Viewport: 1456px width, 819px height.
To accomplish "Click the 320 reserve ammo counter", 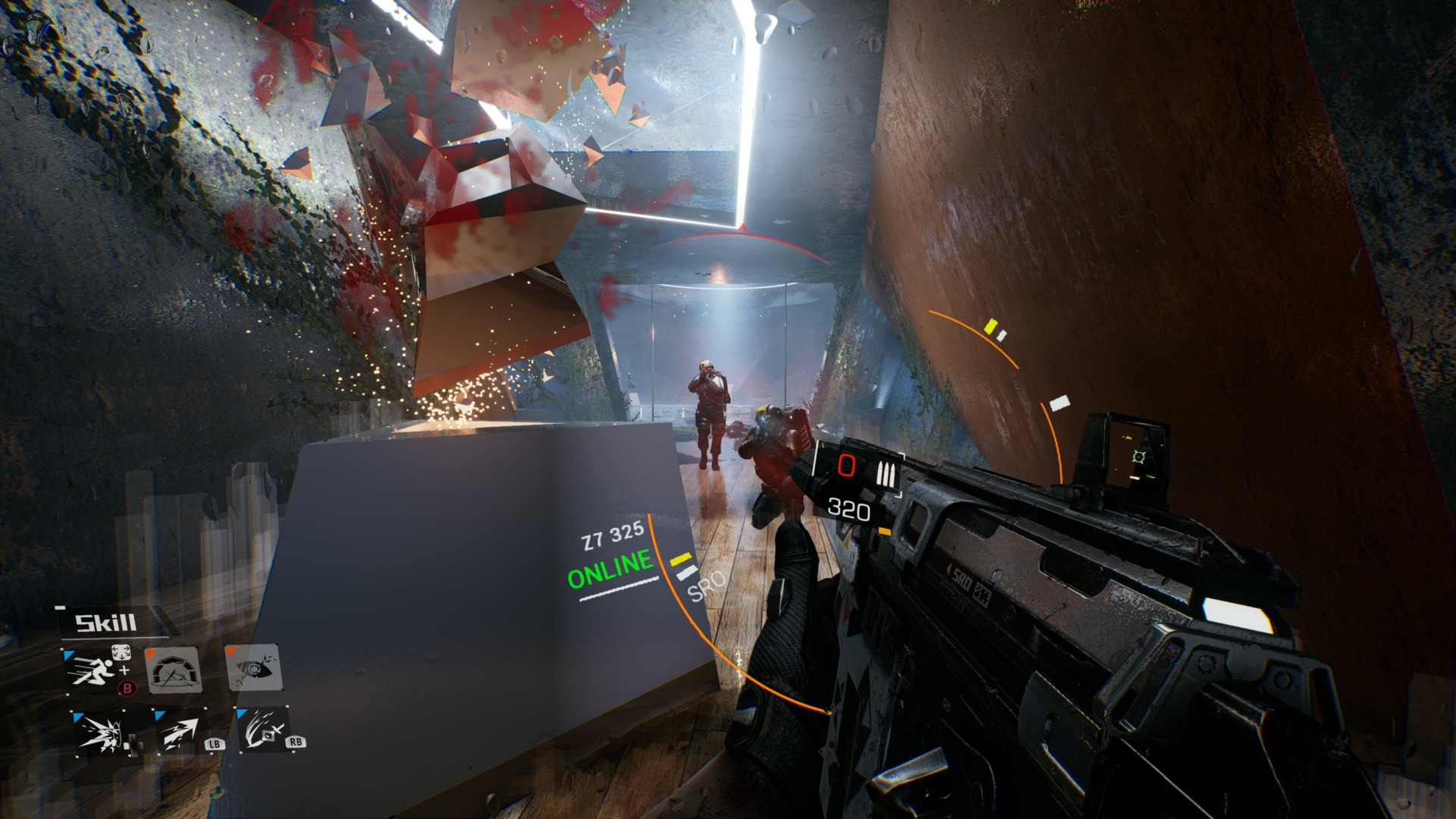I will pyautogui.click(x=849, y=510).
